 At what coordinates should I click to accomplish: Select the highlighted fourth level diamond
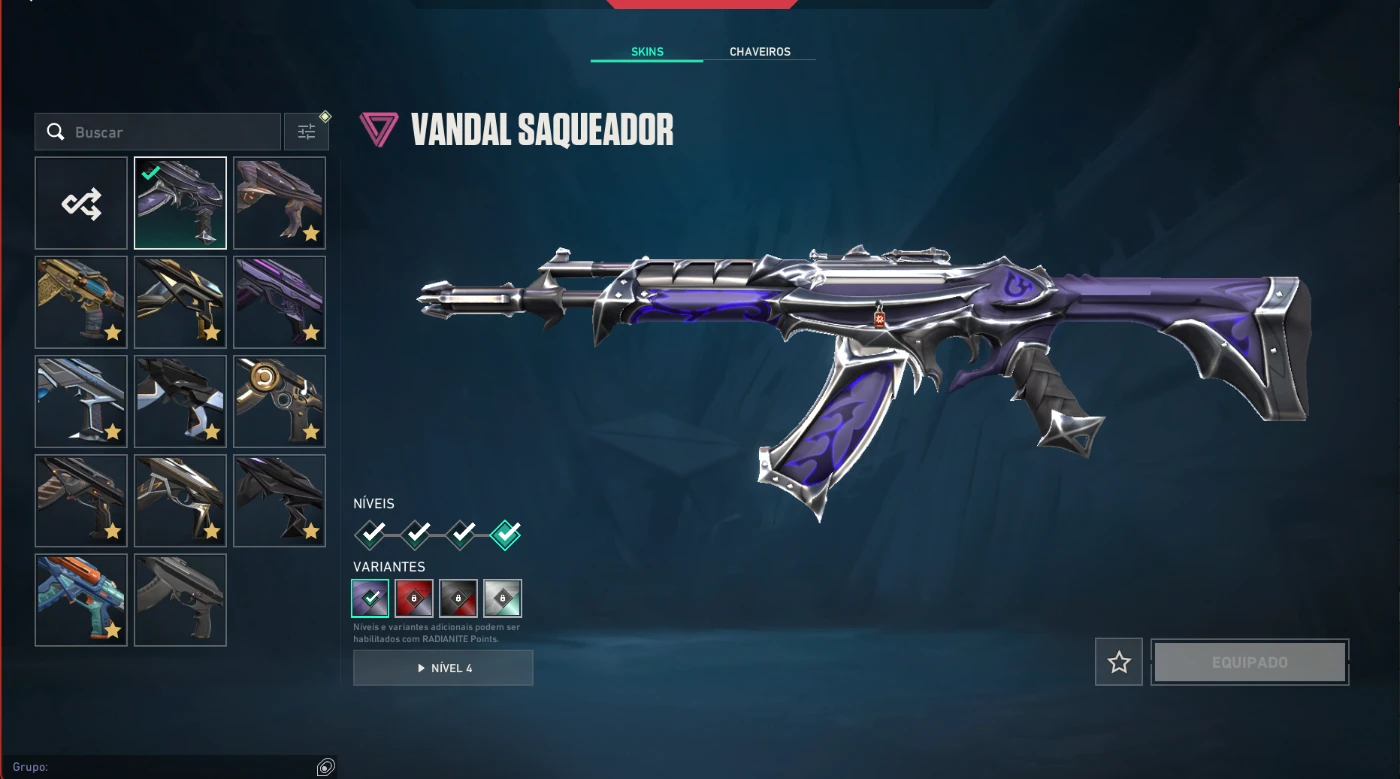click(506, 535)
